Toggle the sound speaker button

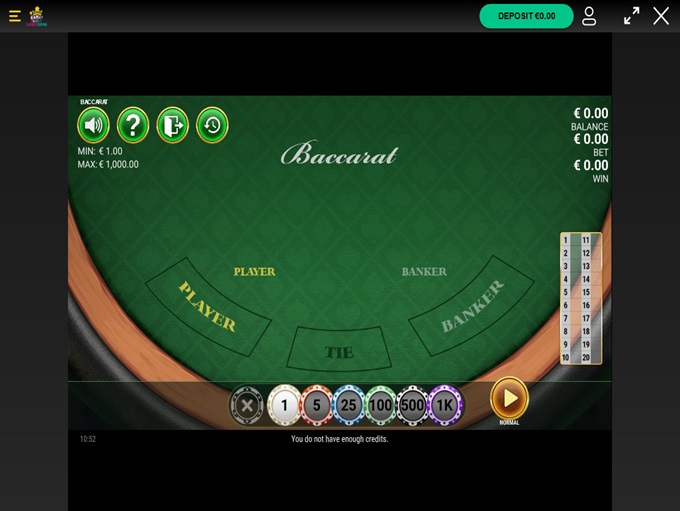93,125
